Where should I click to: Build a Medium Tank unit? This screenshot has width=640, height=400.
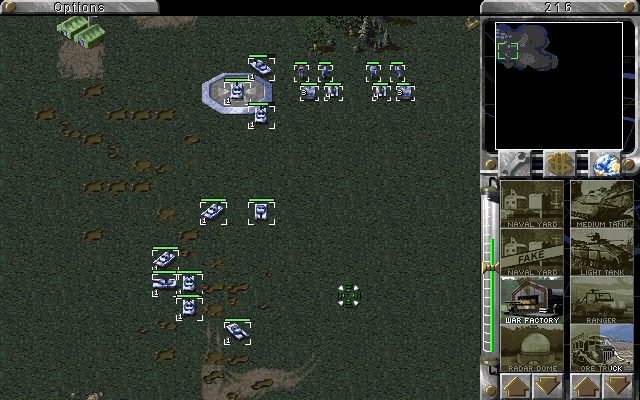point(602,204)
